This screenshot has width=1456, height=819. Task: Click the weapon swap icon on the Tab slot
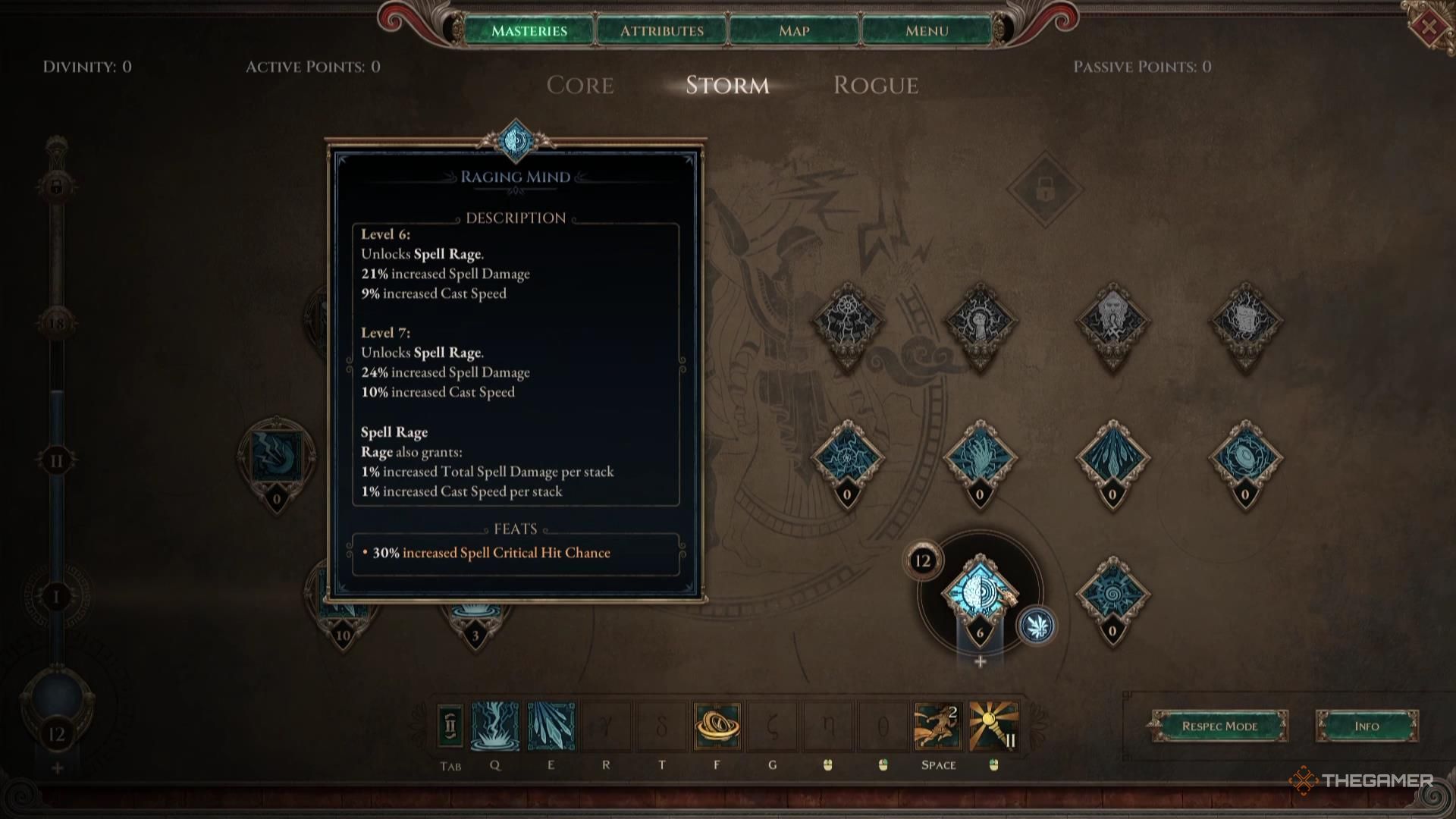449,726
